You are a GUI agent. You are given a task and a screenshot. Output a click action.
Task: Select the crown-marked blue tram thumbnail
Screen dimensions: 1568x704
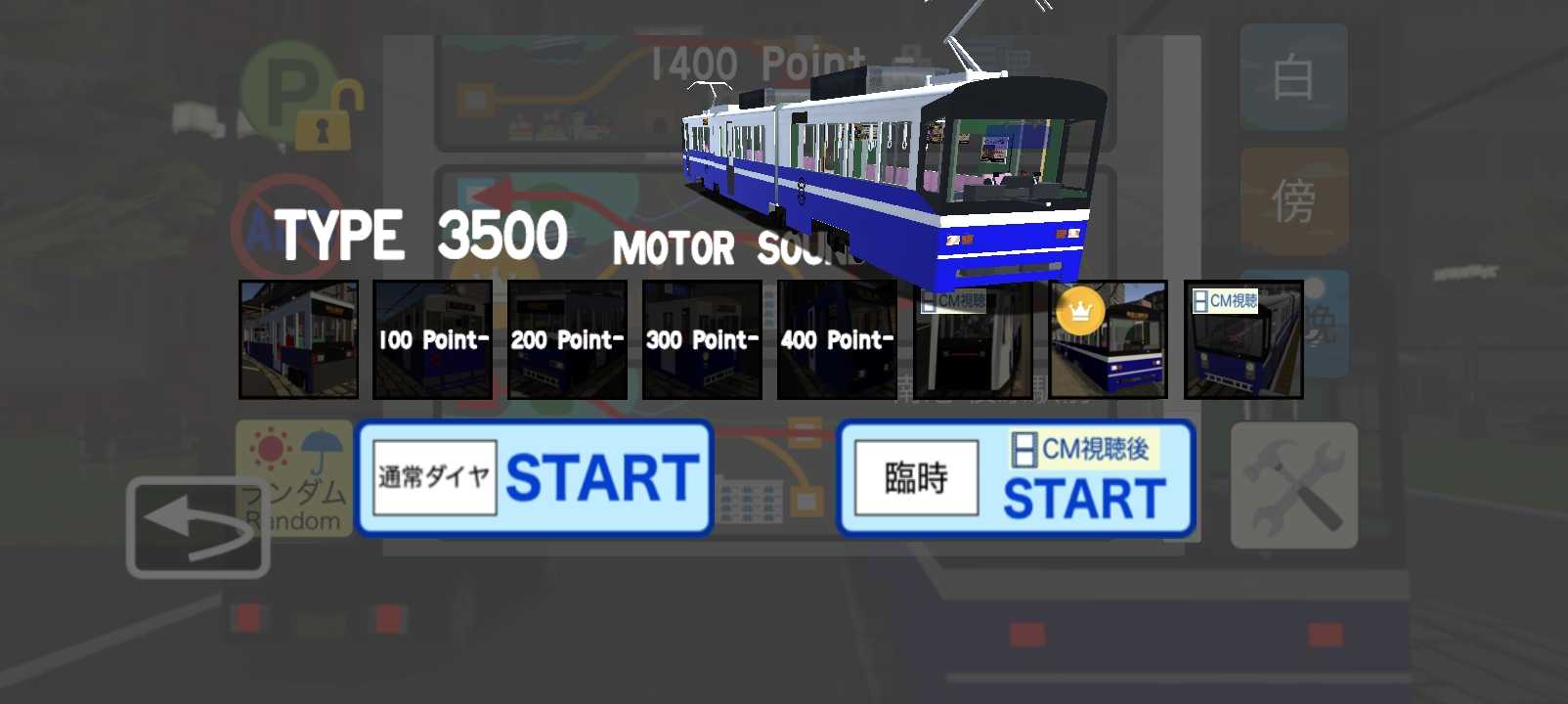point(1109,340)
